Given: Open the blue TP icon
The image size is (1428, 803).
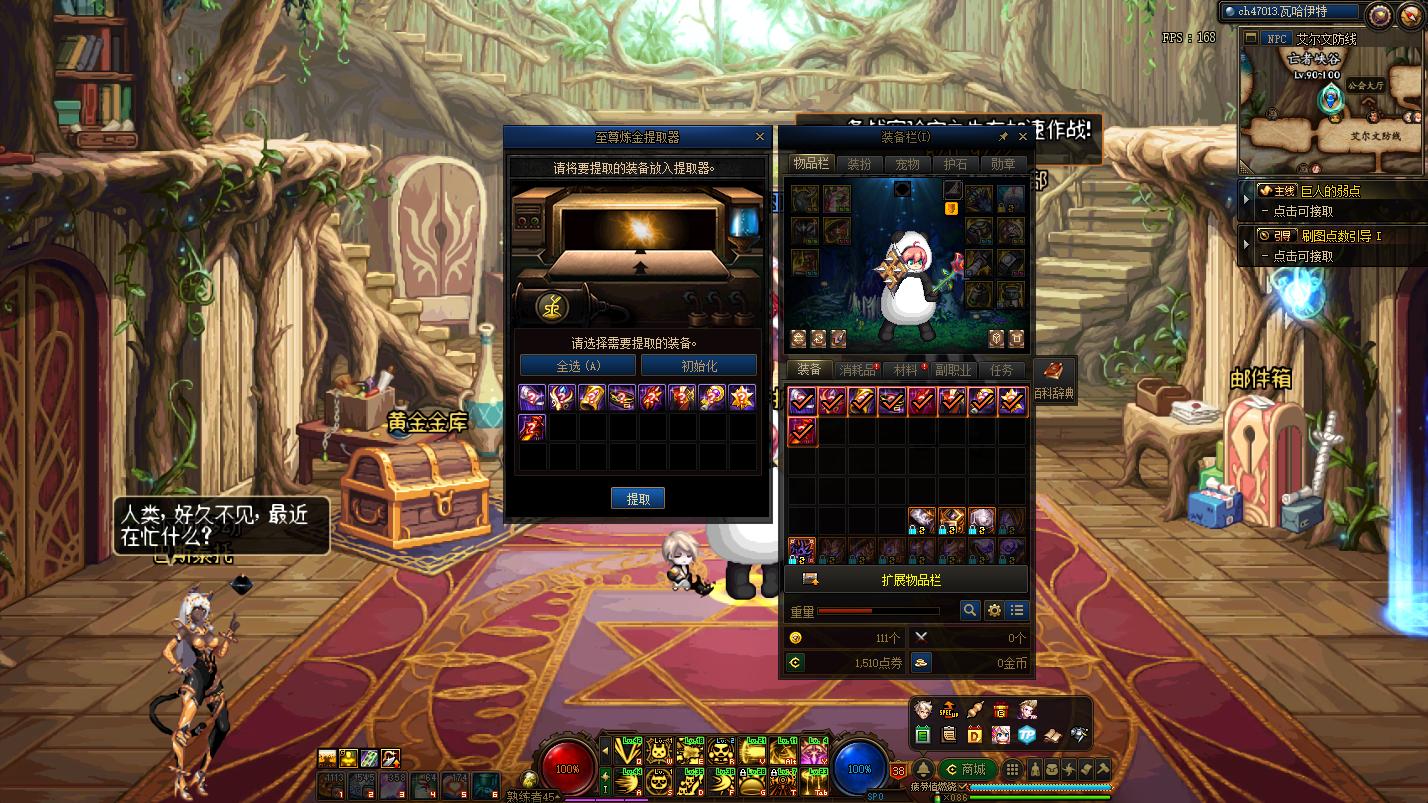Looking at the screenshot, I should [1026, 735].
